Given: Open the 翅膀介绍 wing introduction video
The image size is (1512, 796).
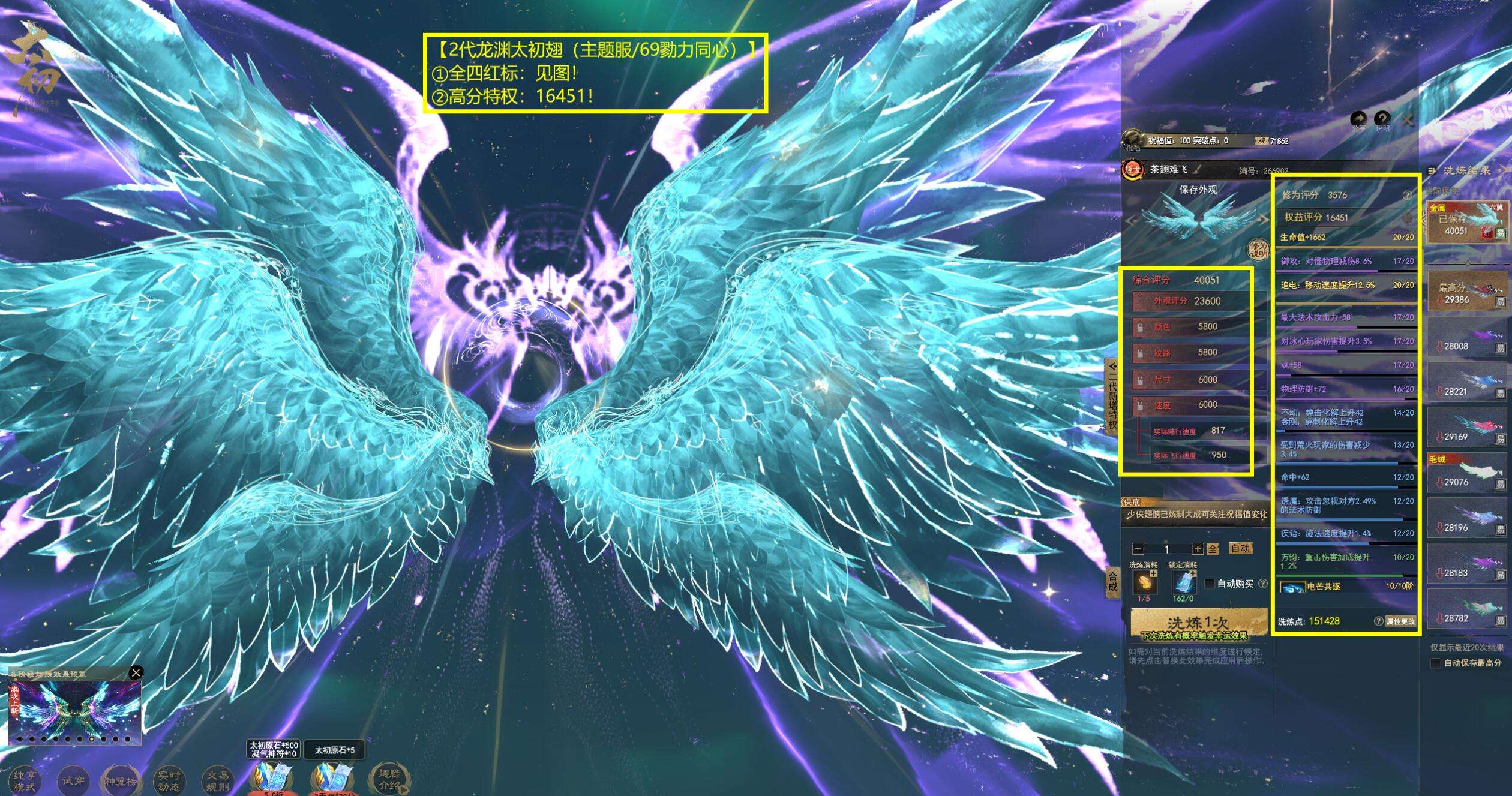Looking at the screenshot, I should (389, 779).
